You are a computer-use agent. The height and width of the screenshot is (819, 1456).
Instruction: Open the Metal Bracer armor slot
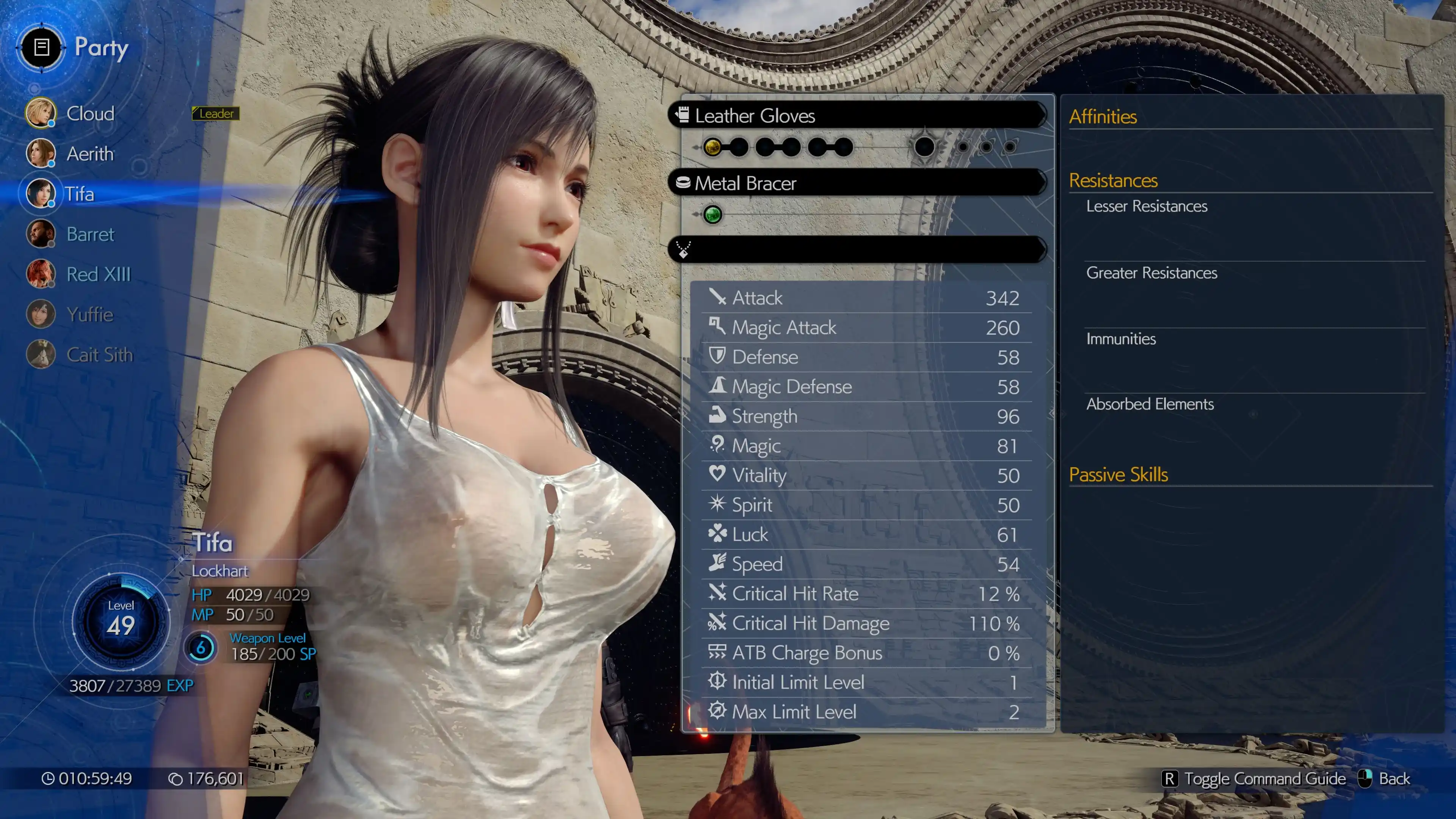[857, 183]
